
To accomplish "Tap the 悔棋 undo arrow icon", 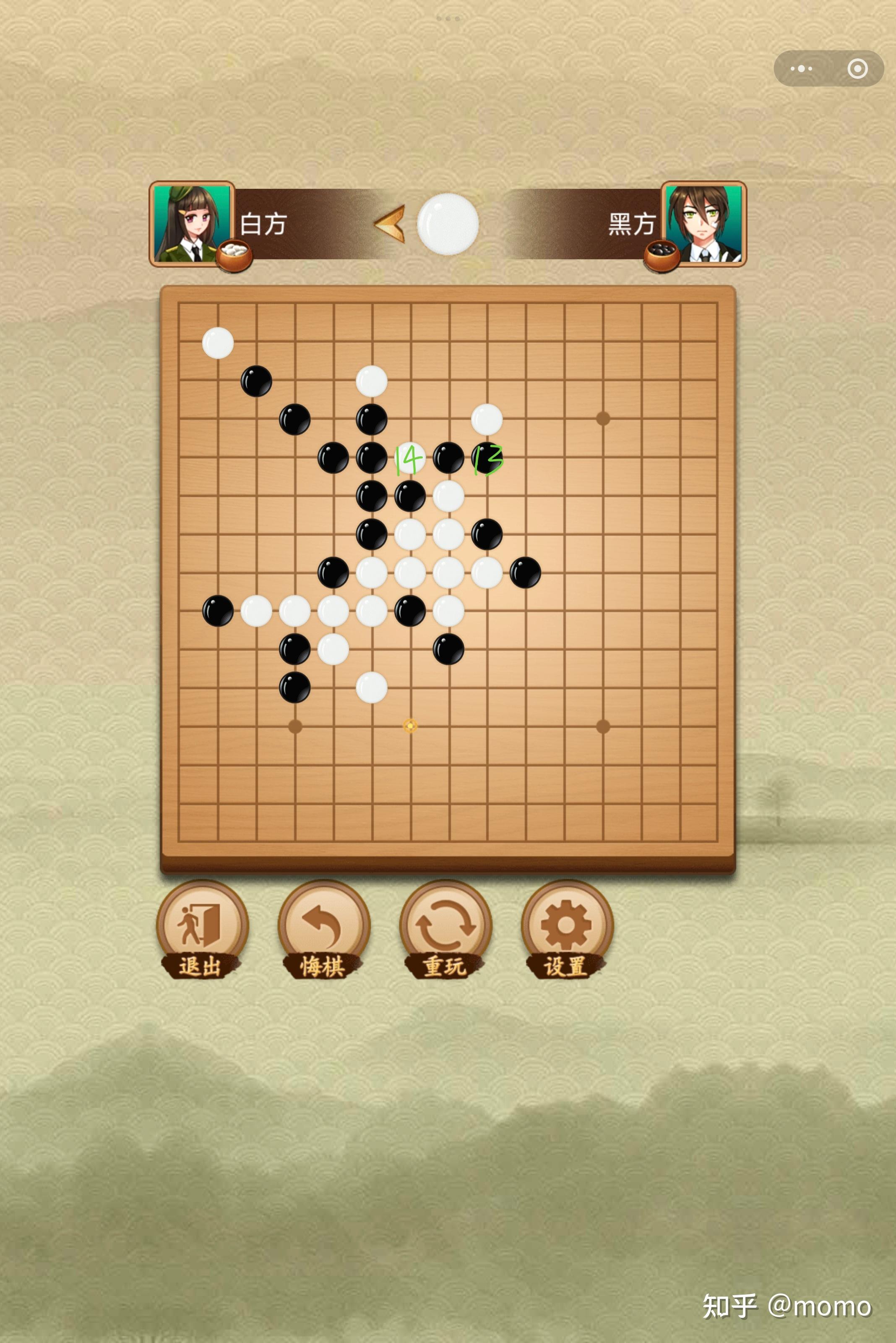I will [x=324, y=922].
